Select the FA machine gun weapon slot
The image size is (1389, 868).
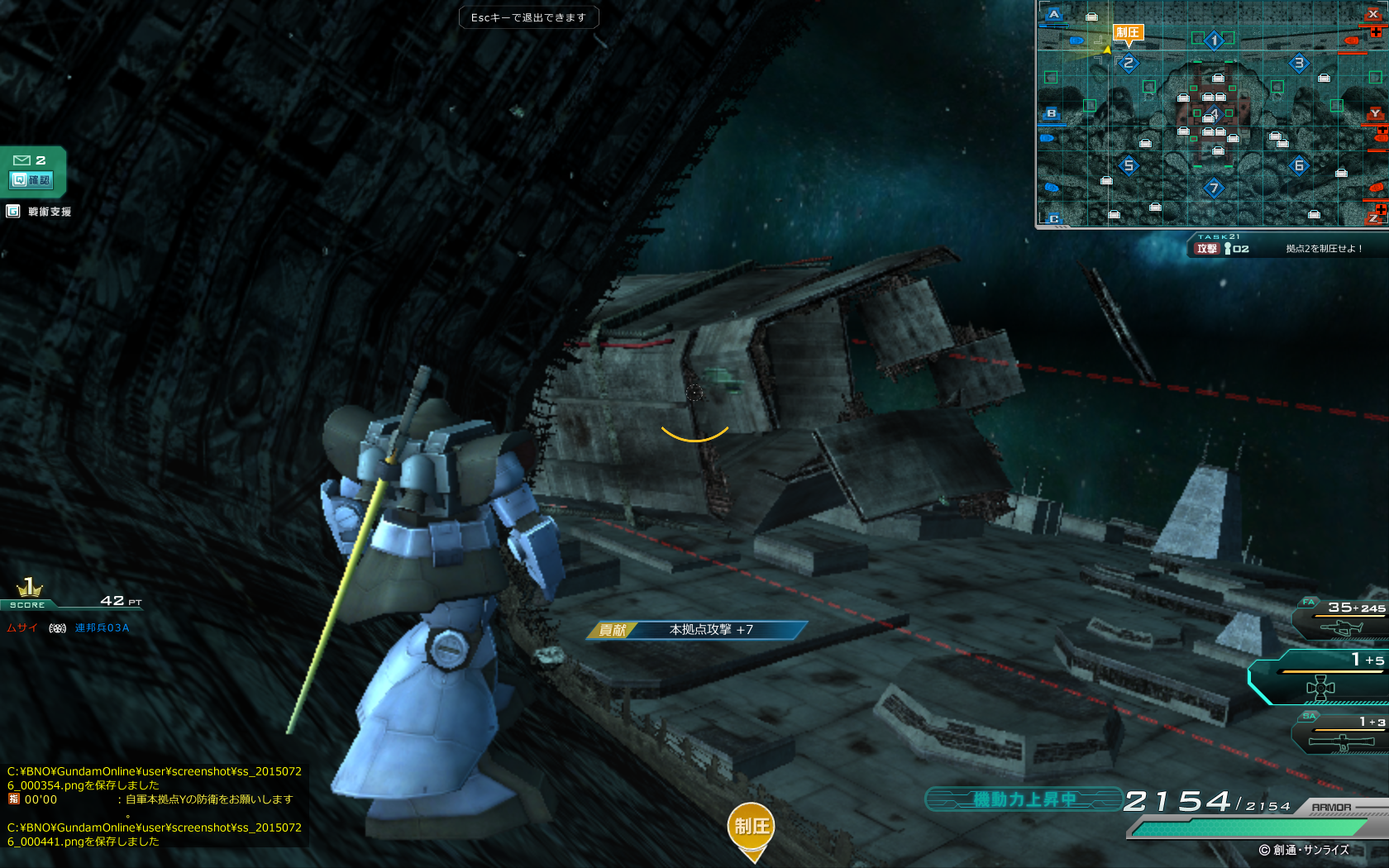click(x=1341, y=620)
